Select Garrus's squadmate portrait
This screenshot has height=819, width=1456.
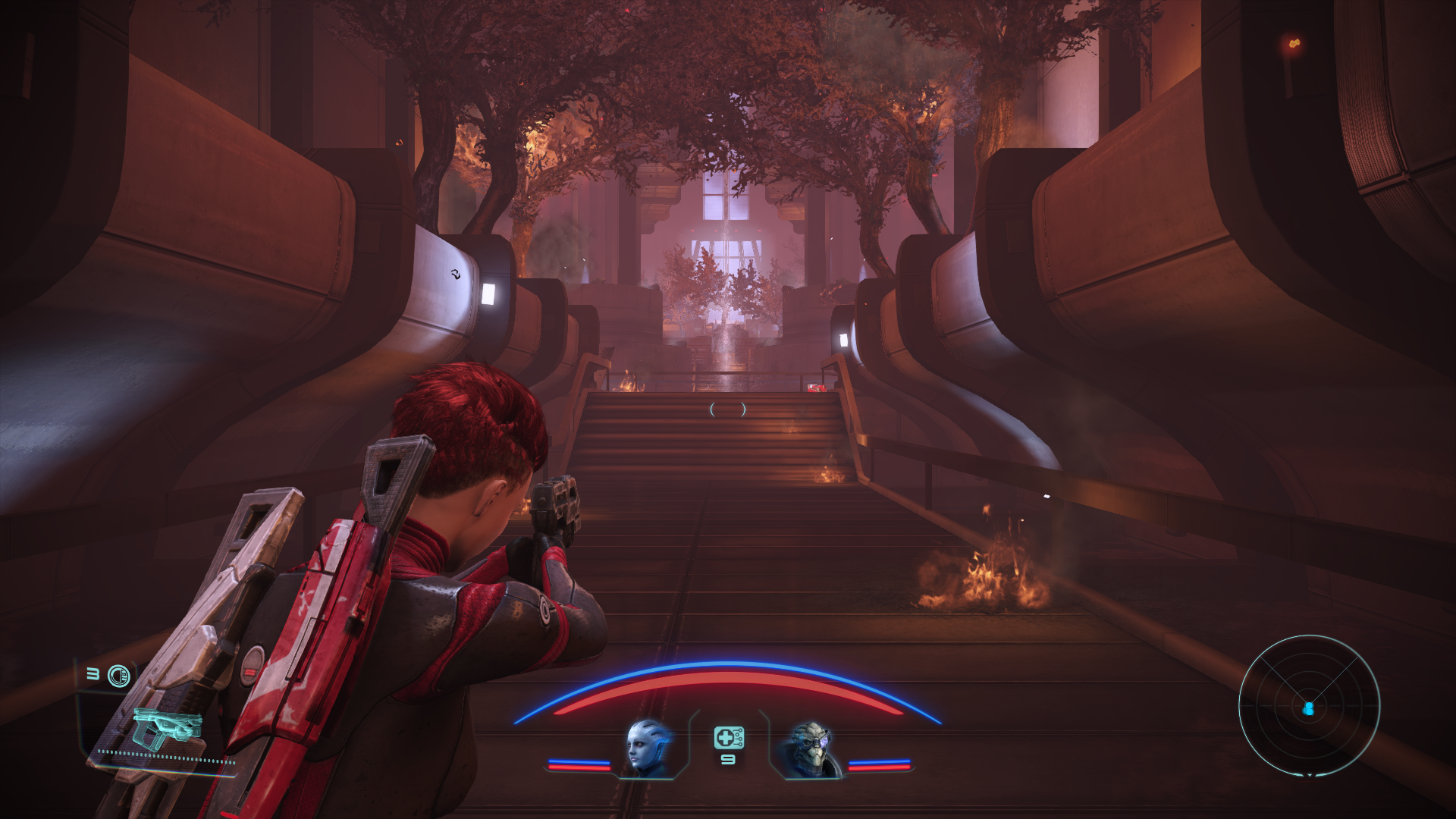[x=811, y=748]
